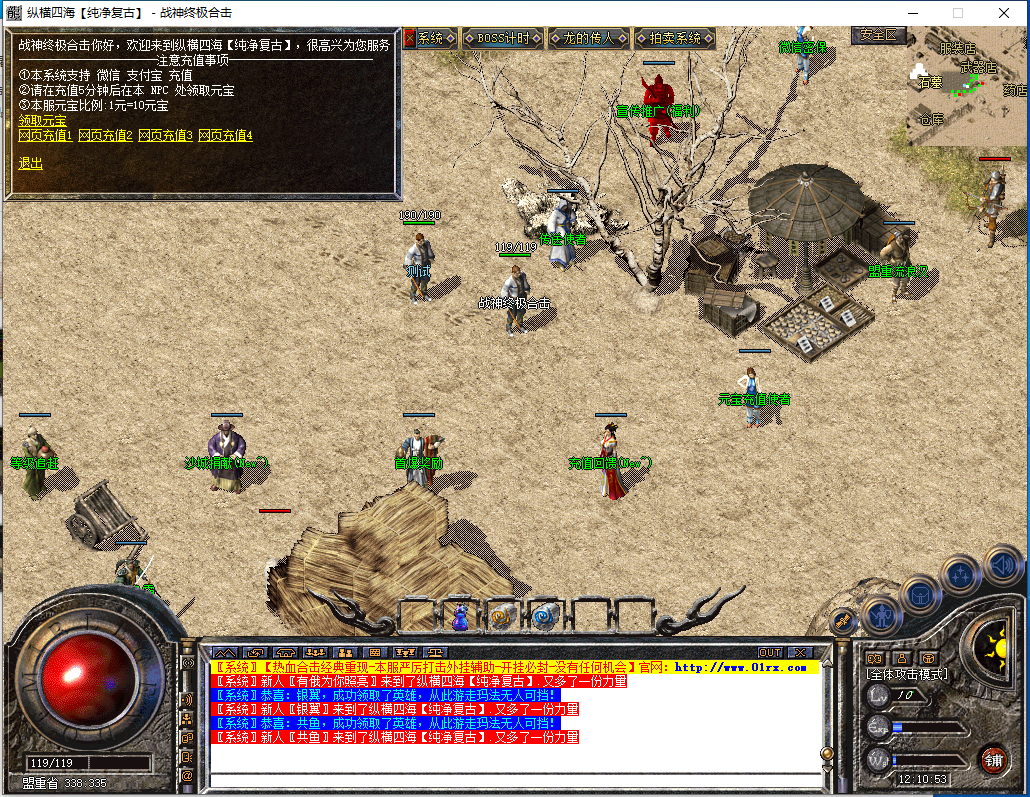
Task: Select the 网页充值3 link
Action: click(165, 135)
